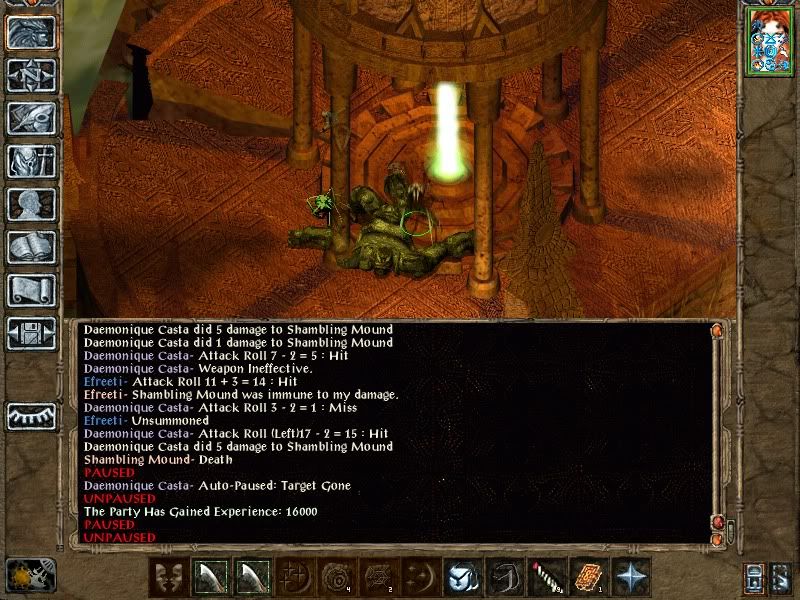Choose the silver round shield button
Image resolution: width=800 pixels, height=600 pixels.
[463, 577]
